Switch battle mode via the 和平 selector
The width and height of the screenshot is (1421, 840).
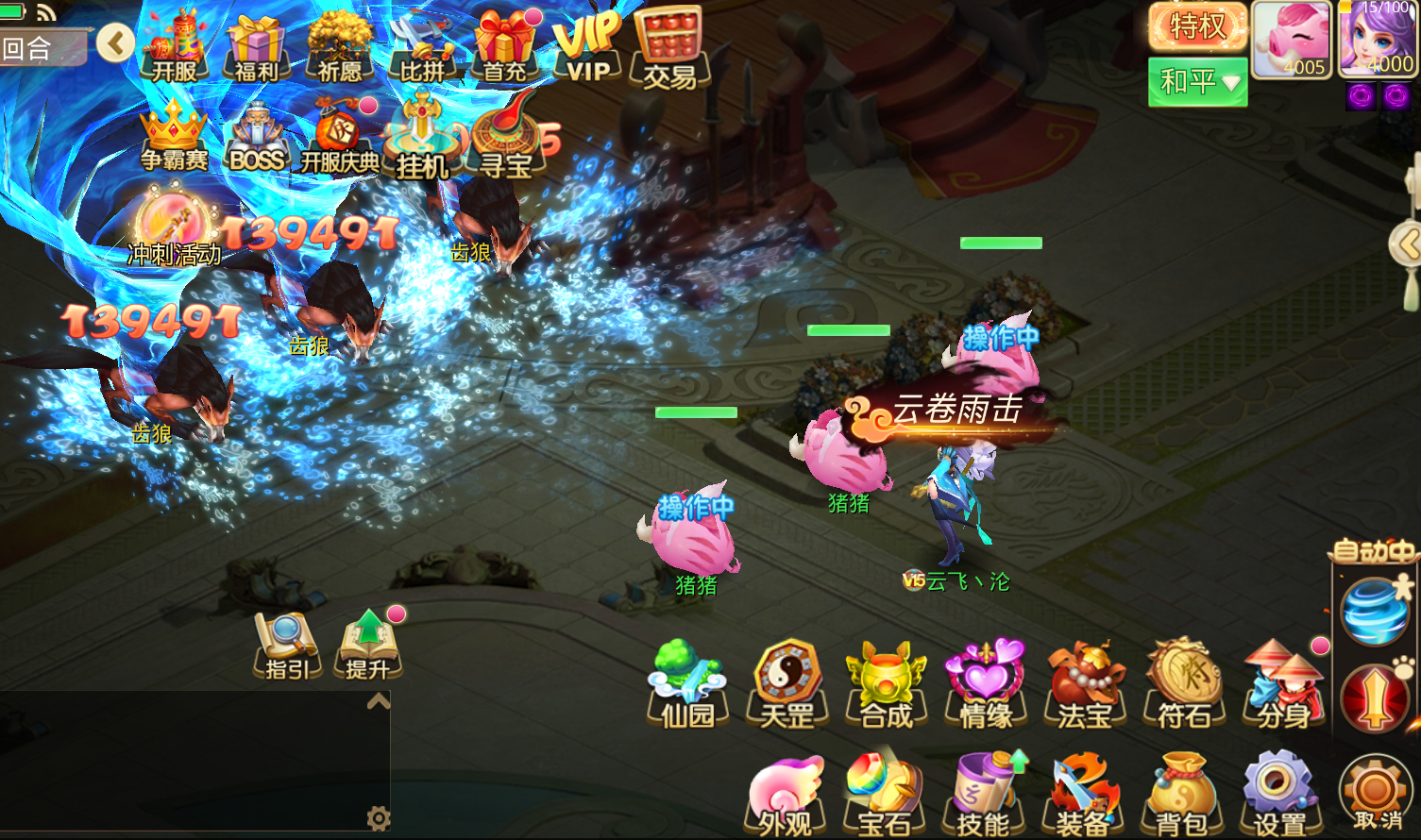pos(1192,82)
